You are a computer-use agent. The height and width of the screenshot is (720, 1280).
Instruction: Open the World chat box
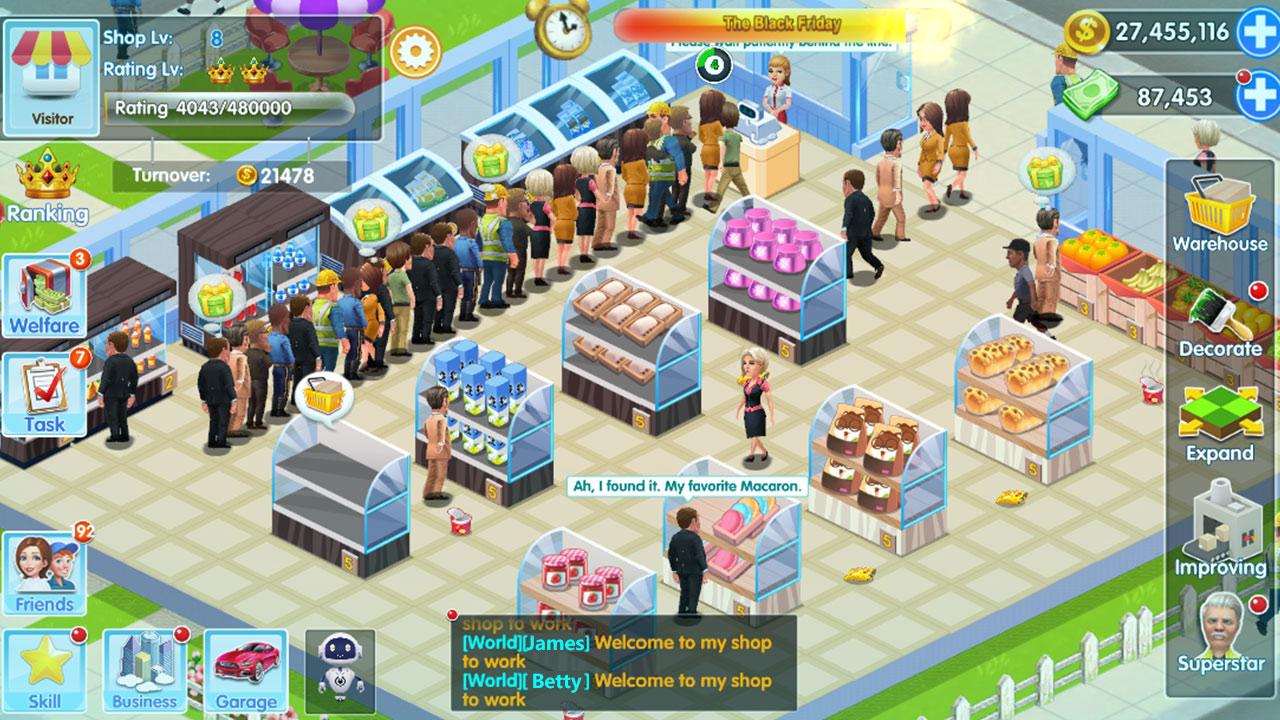(624, 661)
